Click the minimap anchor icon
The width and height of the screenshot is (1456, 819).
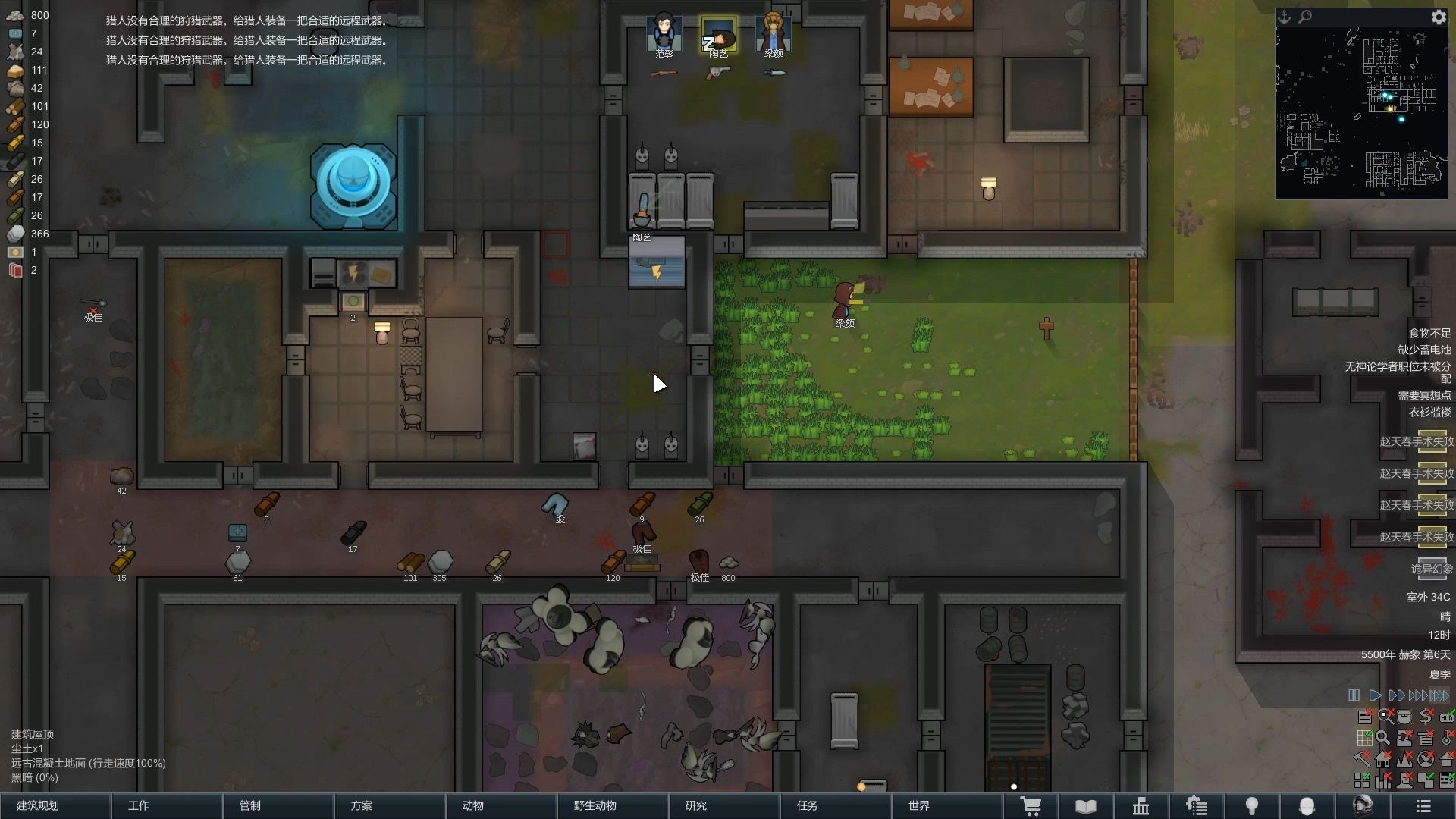click(x=1284, y=17)
